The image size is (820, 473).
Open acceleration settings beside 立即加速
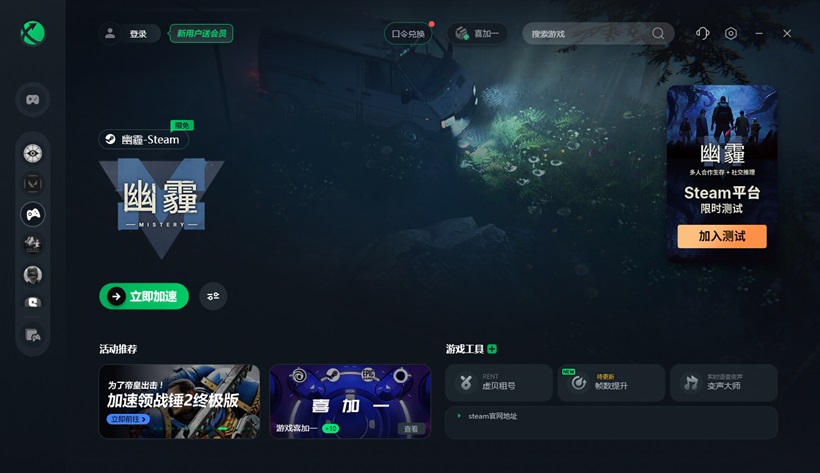click(x=213, y=296)
